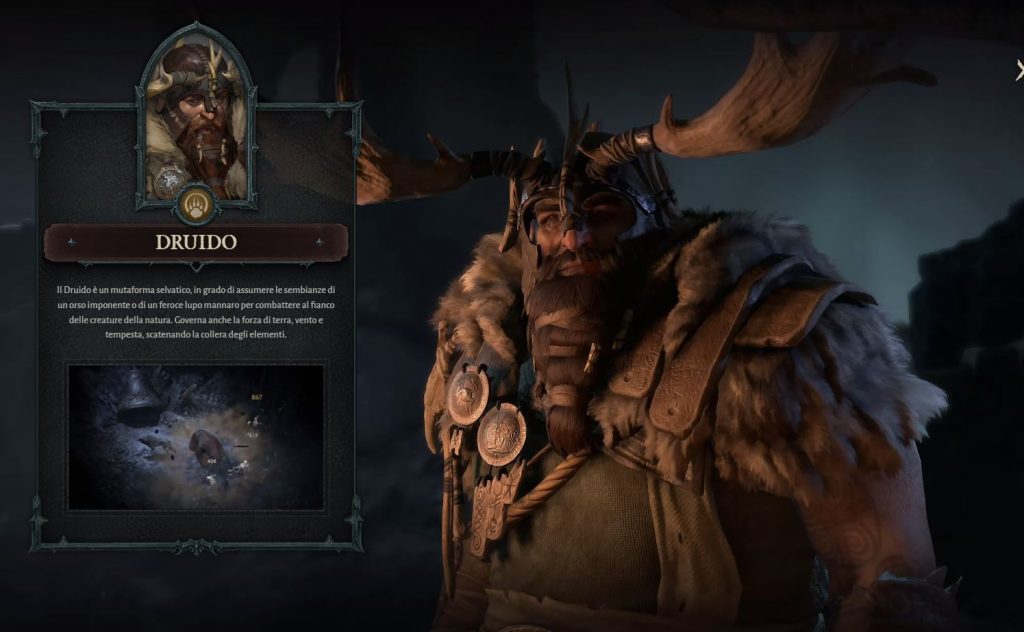Play the Druid gameplay preview video

(196, 436)
